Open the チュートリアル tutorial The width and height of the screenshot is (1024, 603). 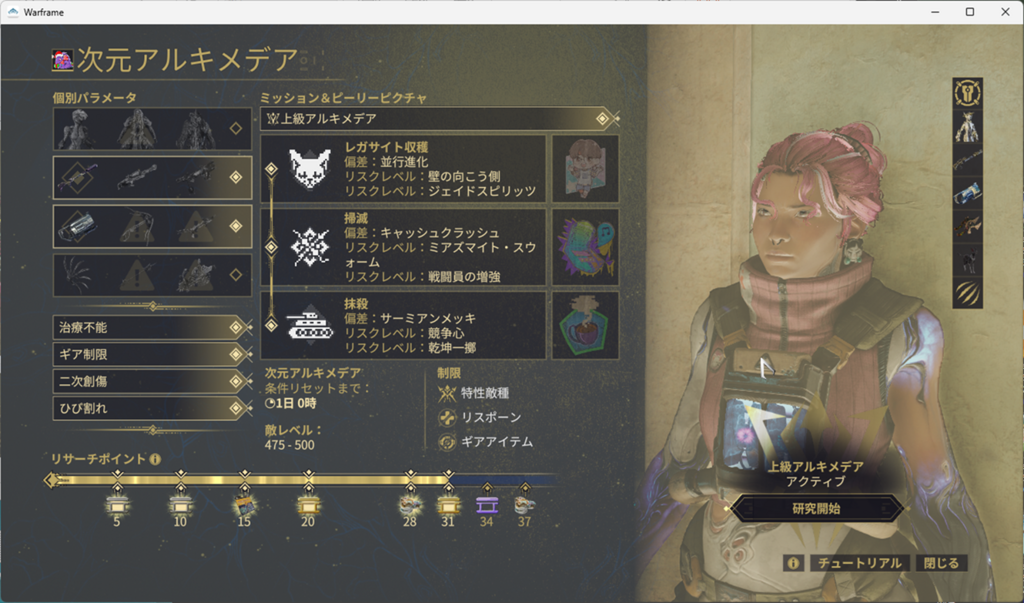pos(859,563)
